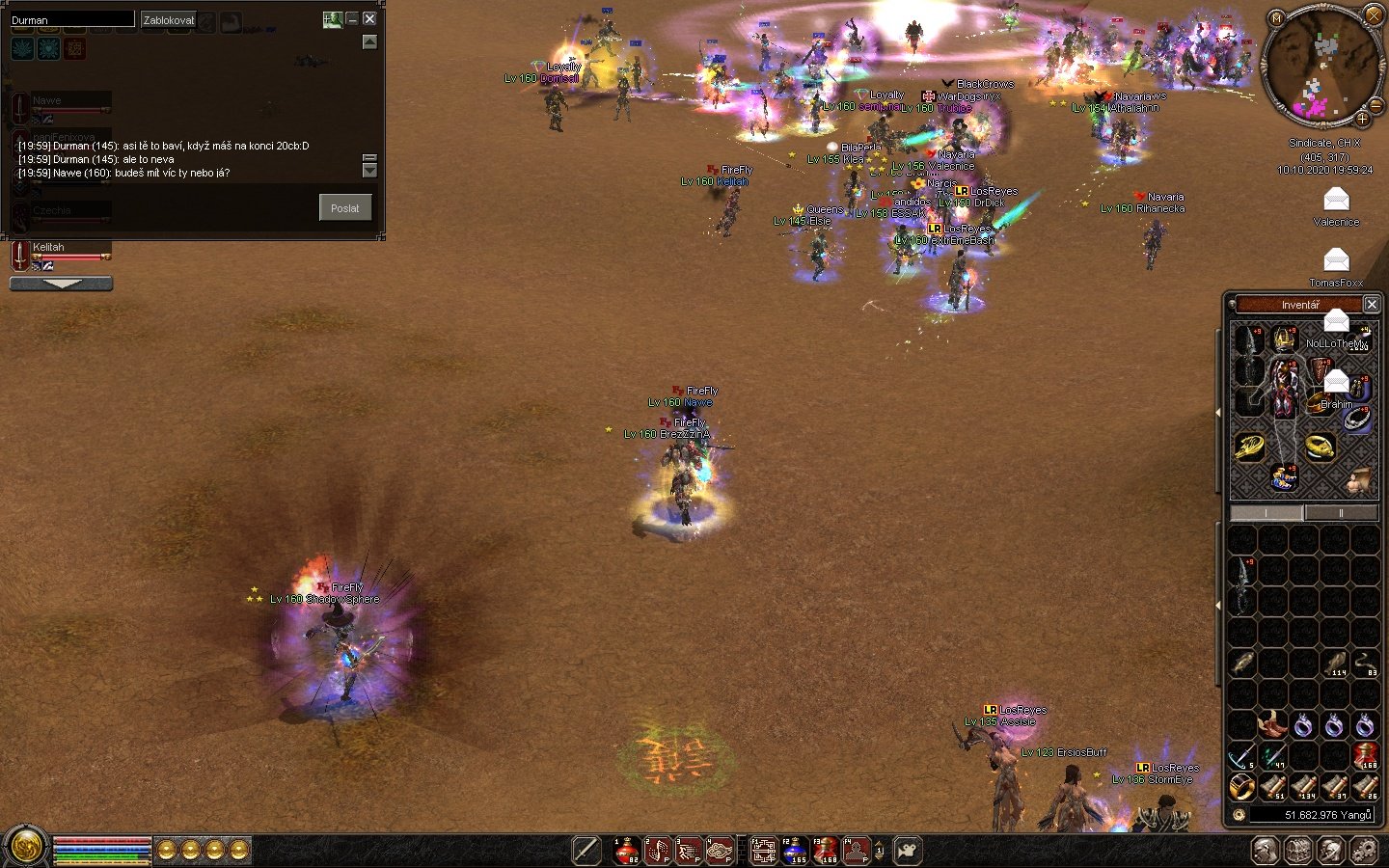Click the Poslat send button
Screen dimensions: 1389x868
344,207
